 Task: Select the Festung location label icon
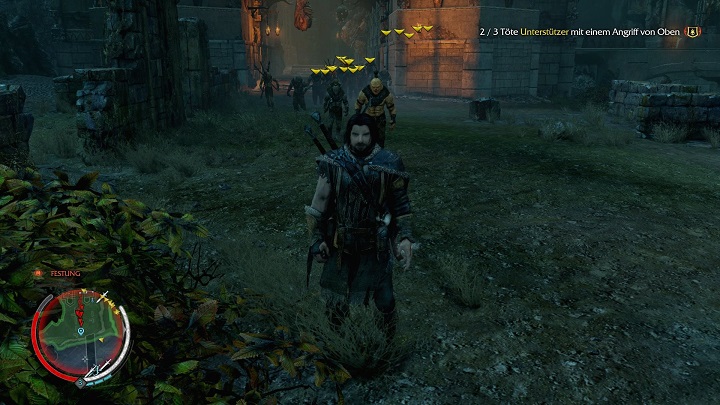pos(38,272)
